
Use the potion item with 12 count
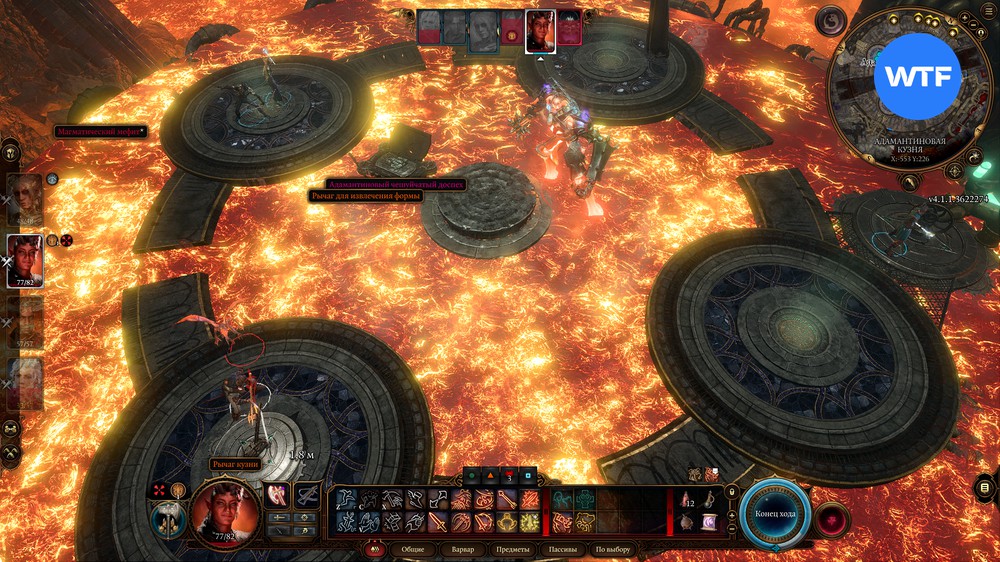688,500
